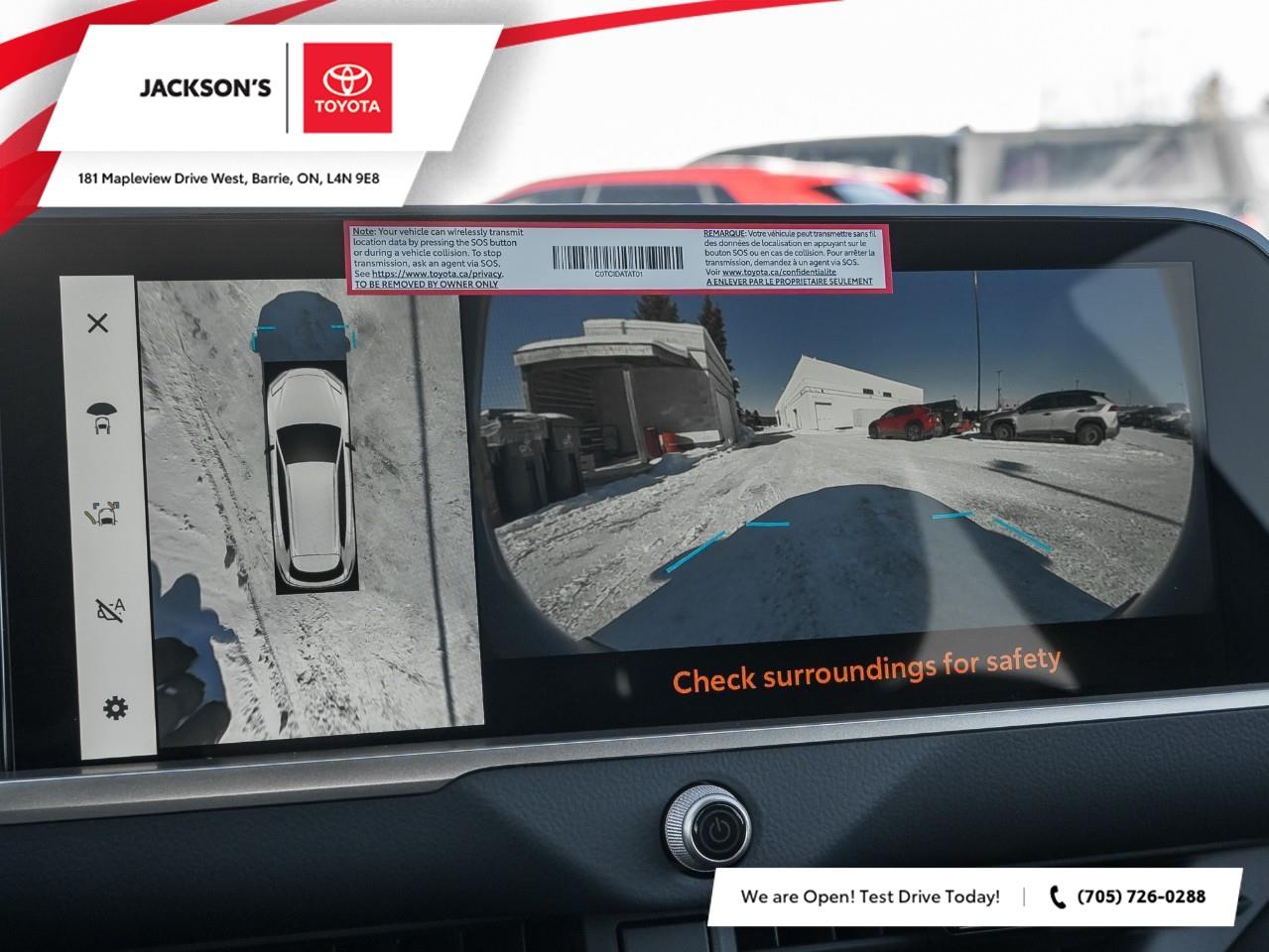This screenshot has width=1269, height=952.
Task: Open the parking guide lines car icon
Action: [103, 514]
